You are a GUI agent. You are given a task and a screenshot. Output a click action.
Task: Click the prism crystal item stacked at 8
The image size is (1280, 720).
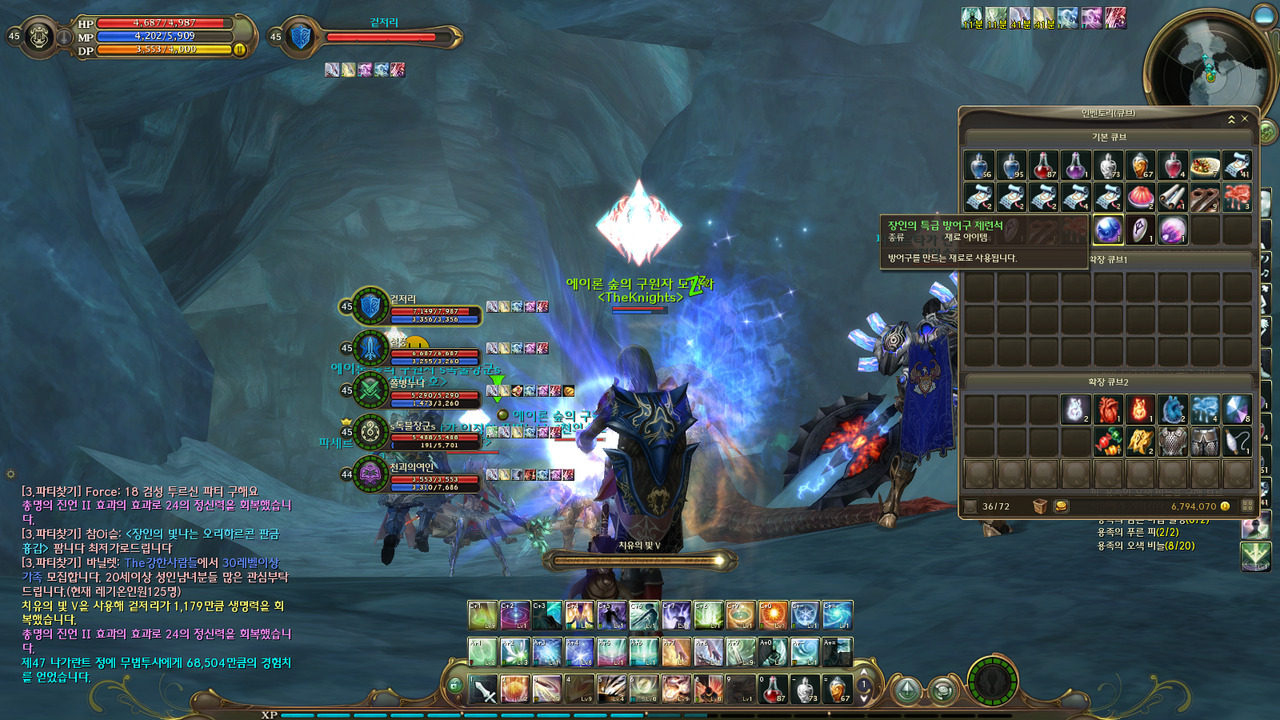coord(1237,409)
